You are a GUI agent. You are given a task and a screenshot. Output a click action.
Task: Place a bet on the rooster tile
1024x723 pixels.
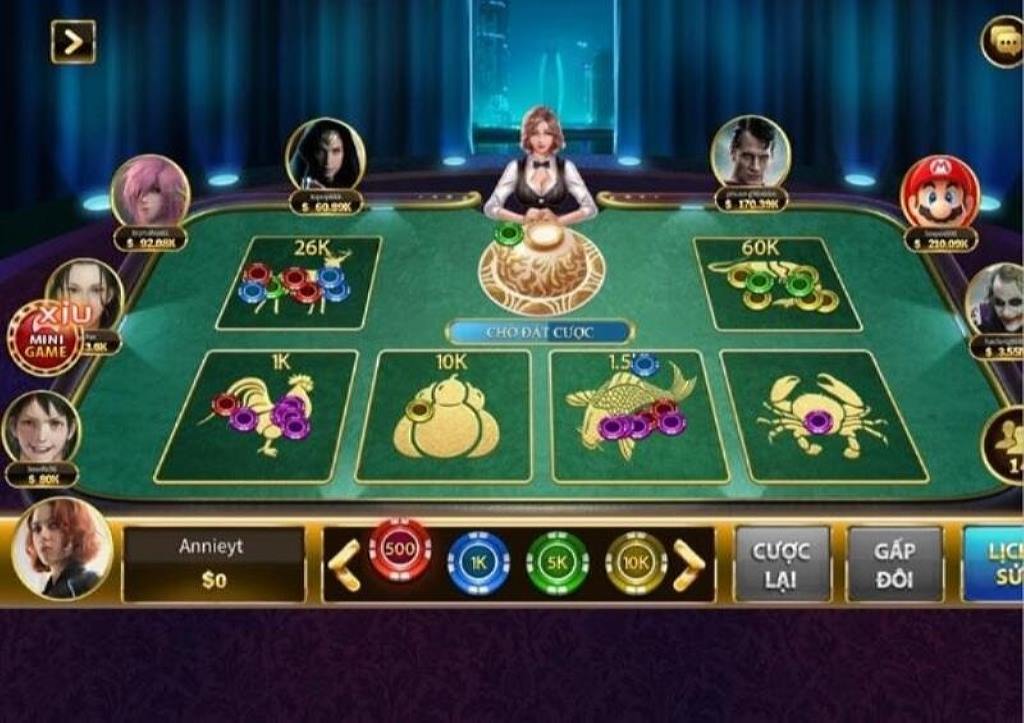pyautogui.click(x=260, y=414)
